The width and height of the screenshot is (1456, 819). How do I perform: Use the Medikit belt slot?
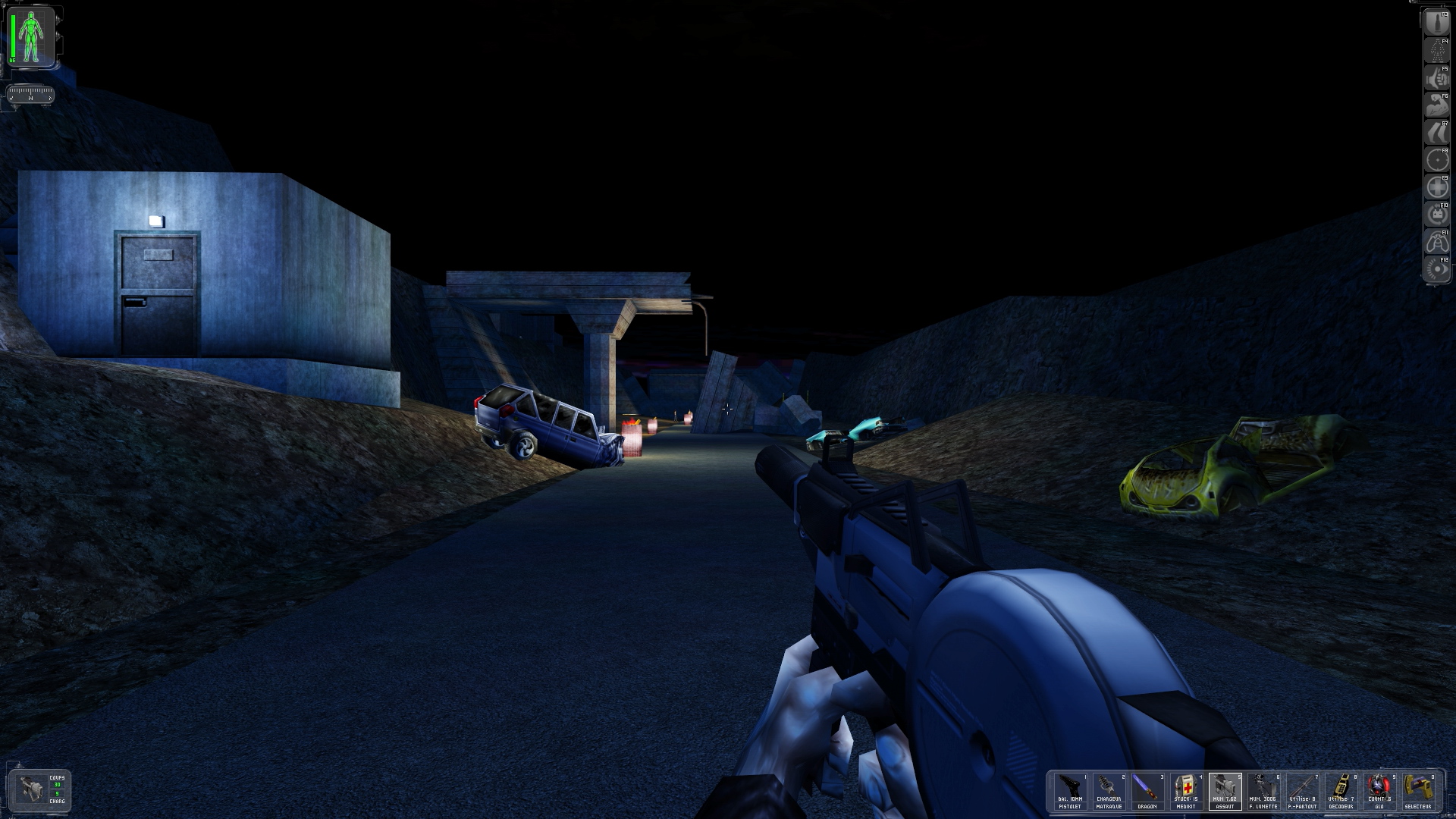point(1186,792)
